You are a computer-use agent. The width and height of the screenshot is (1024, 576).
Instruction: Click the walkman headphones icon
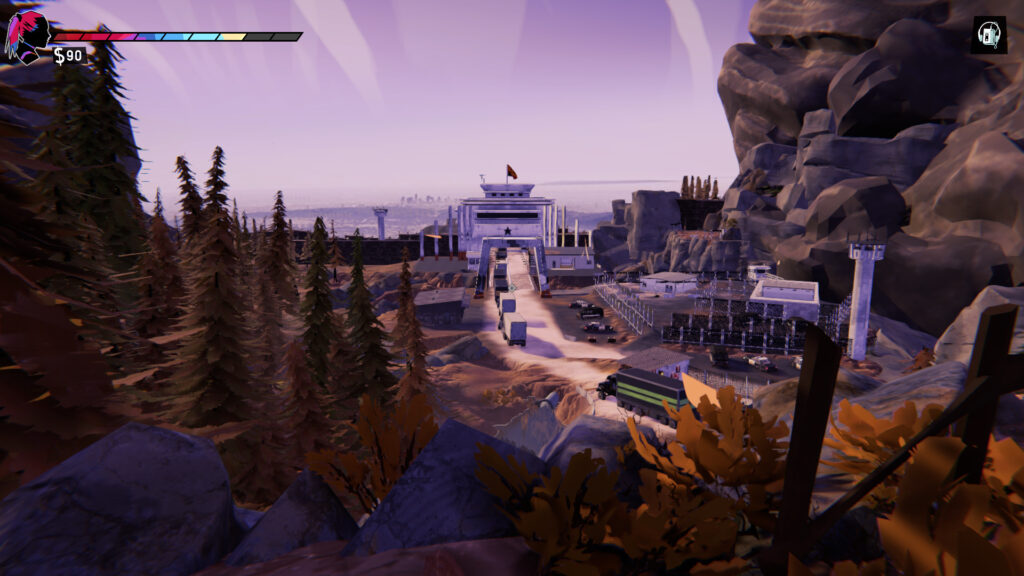(989, 35)
